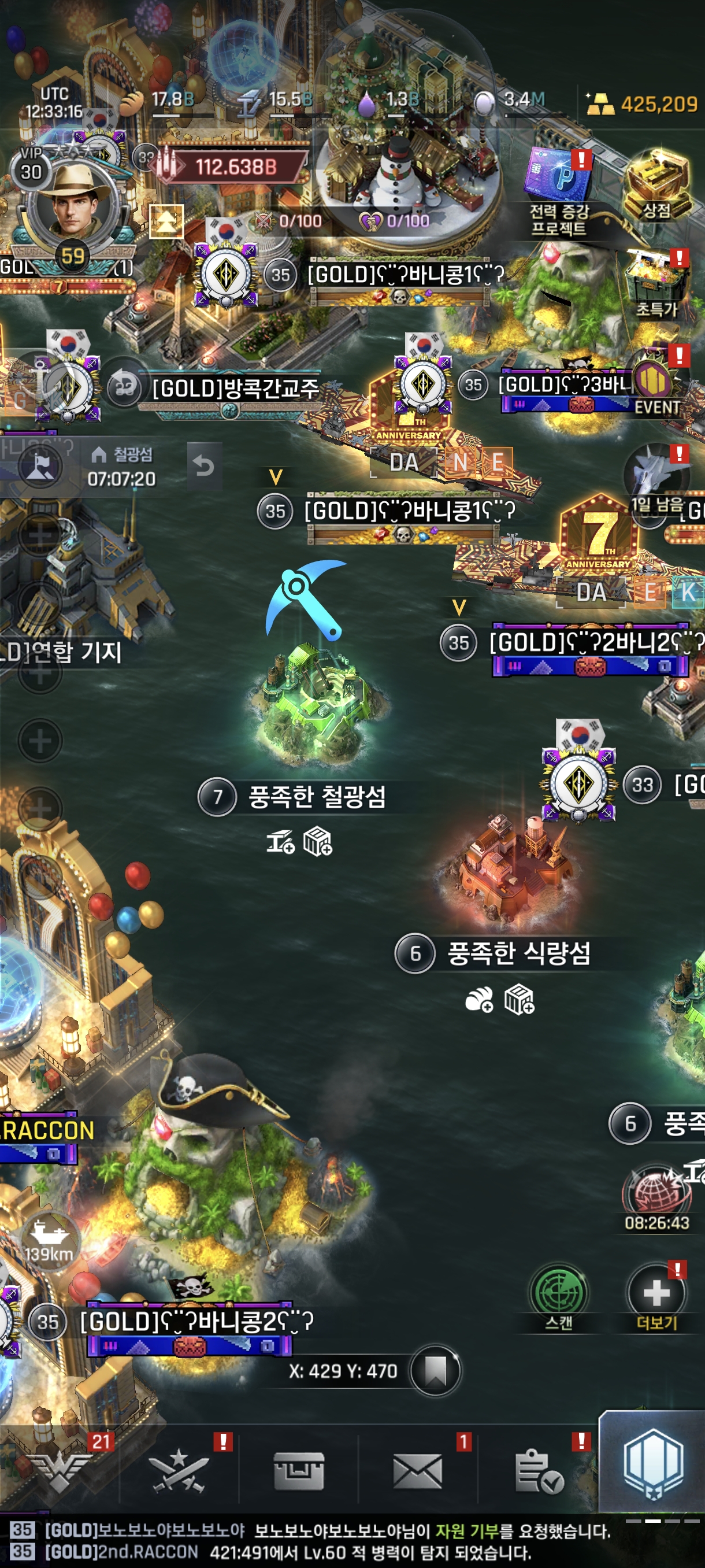
Task: Recall the 철광섬 march with return arrow
Action: point(204,467)
